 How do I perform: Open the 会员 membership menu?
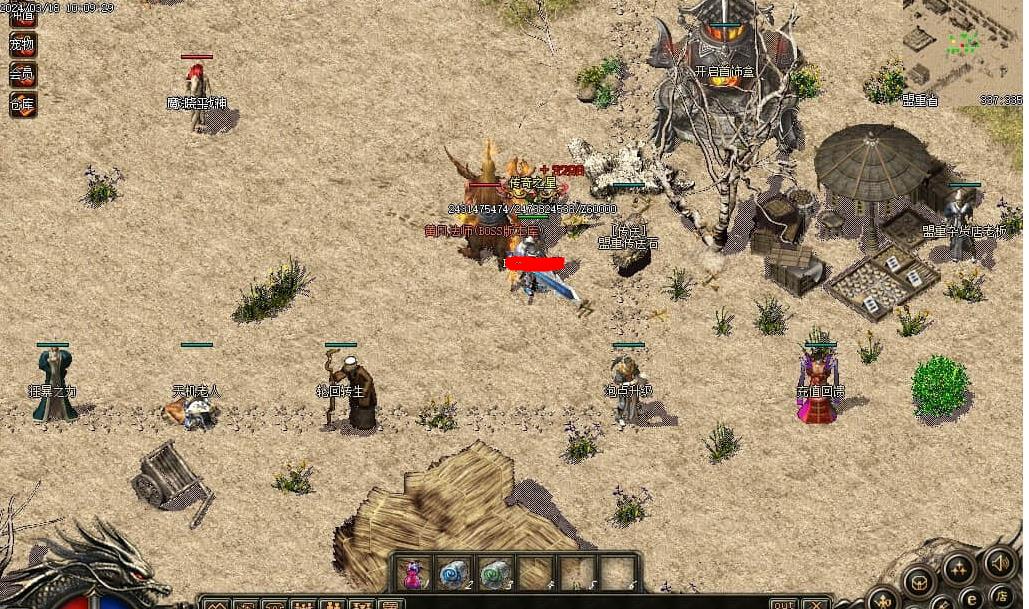click(x=22, y=74)
